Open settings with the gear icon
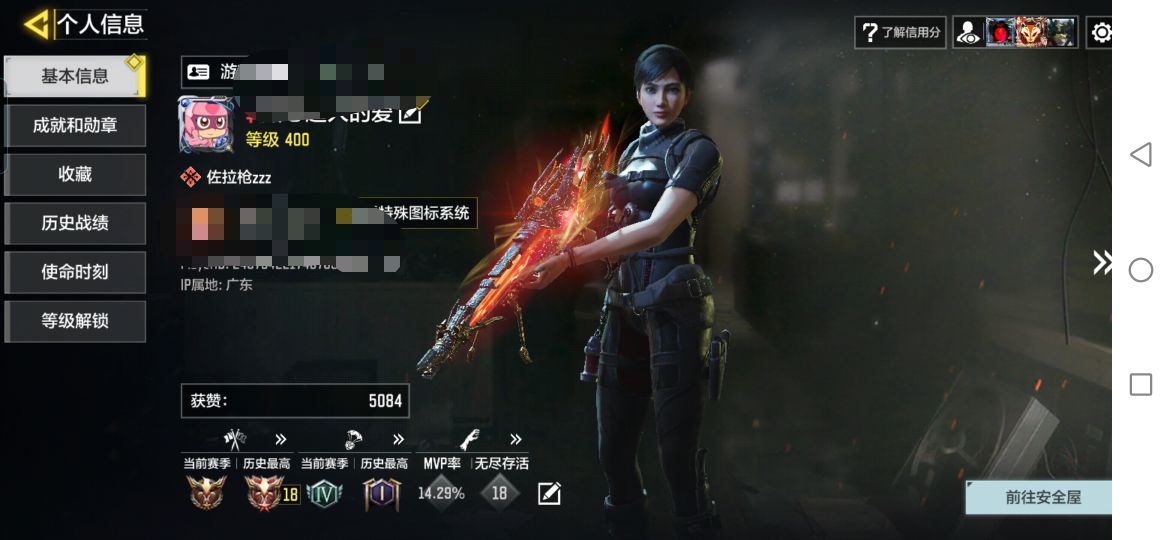 (1101, 33)
